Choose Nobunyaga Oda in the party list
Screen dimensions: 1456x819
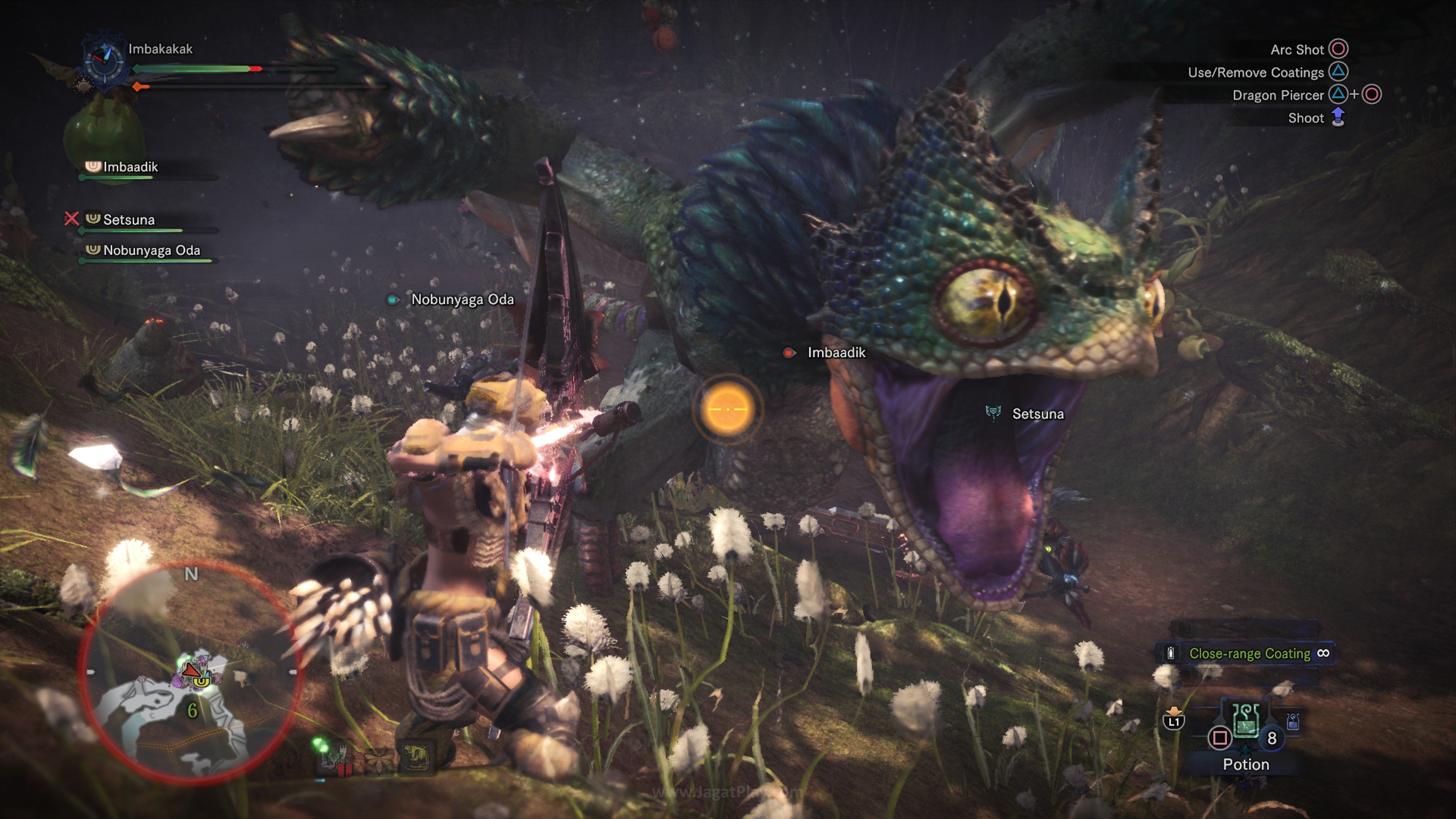(x=151, y=250)
